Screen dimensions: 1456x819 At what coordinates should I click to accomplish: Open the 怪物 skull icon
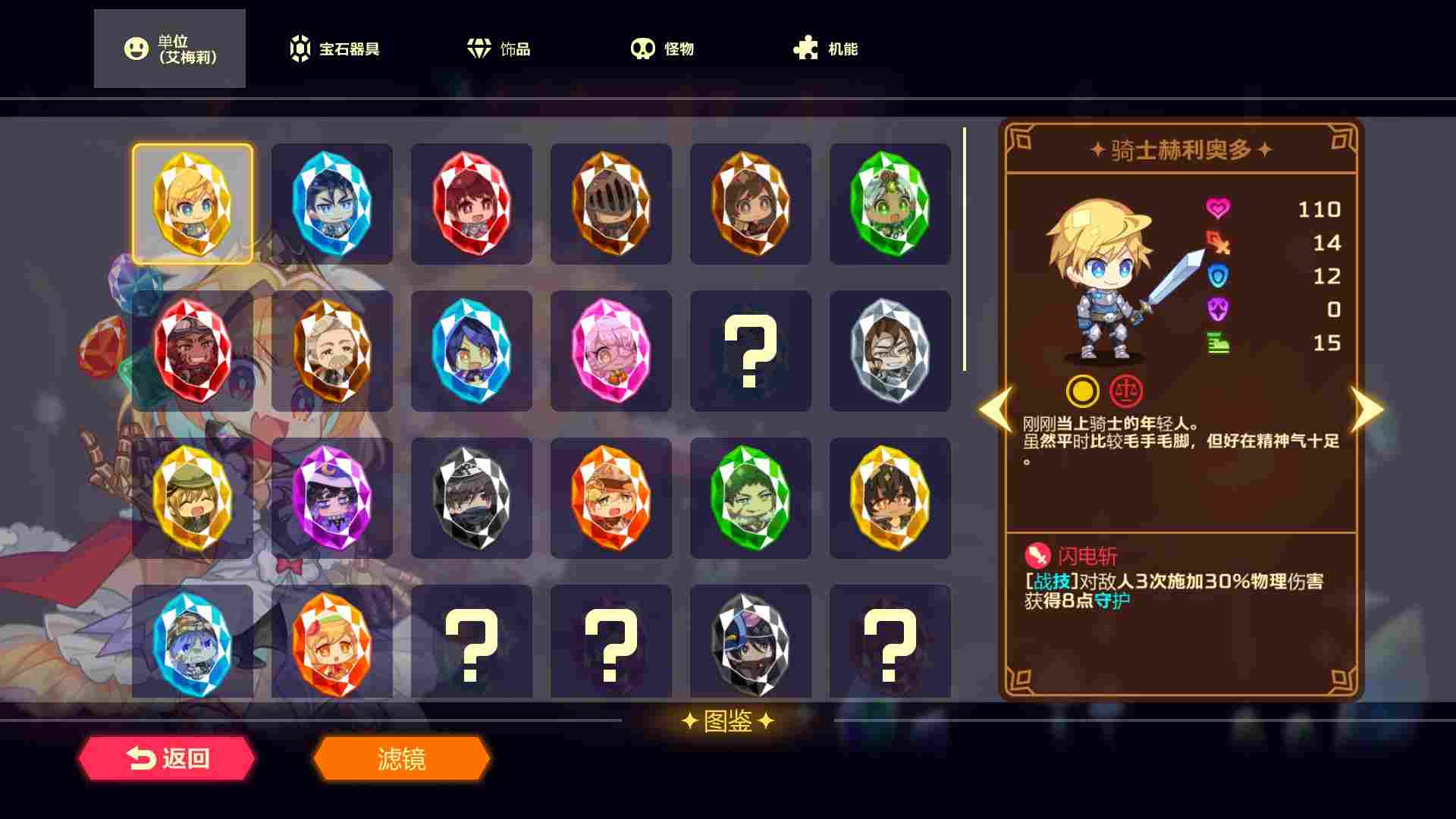pos(644,48)
